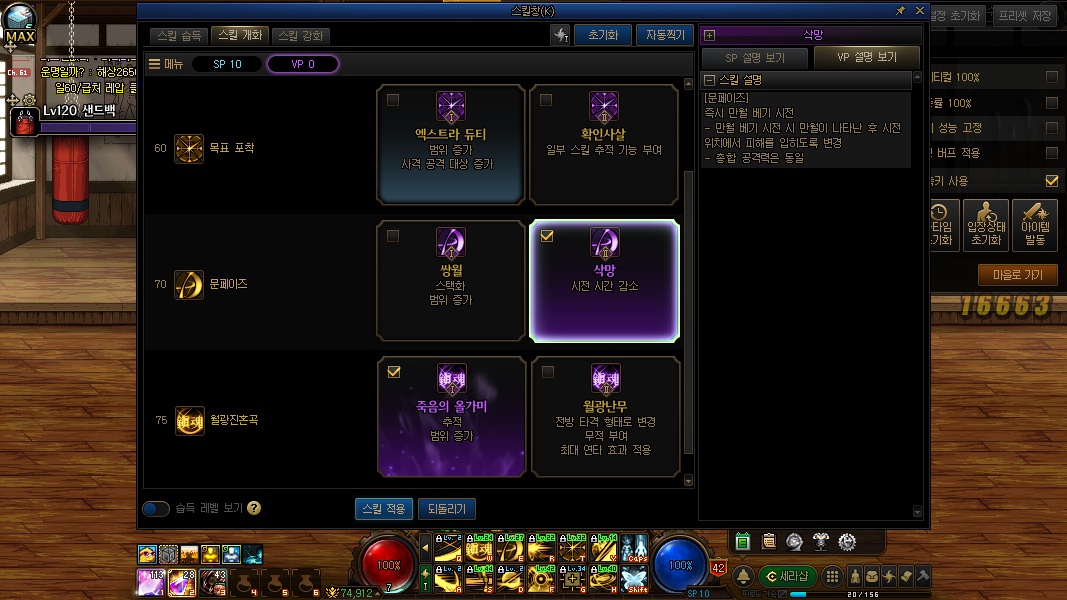This screenshot has height=600, width=1067.
Task: Open the 메뉴 hamburger menu
Action: pyautogui.click(x=165, y=64)
